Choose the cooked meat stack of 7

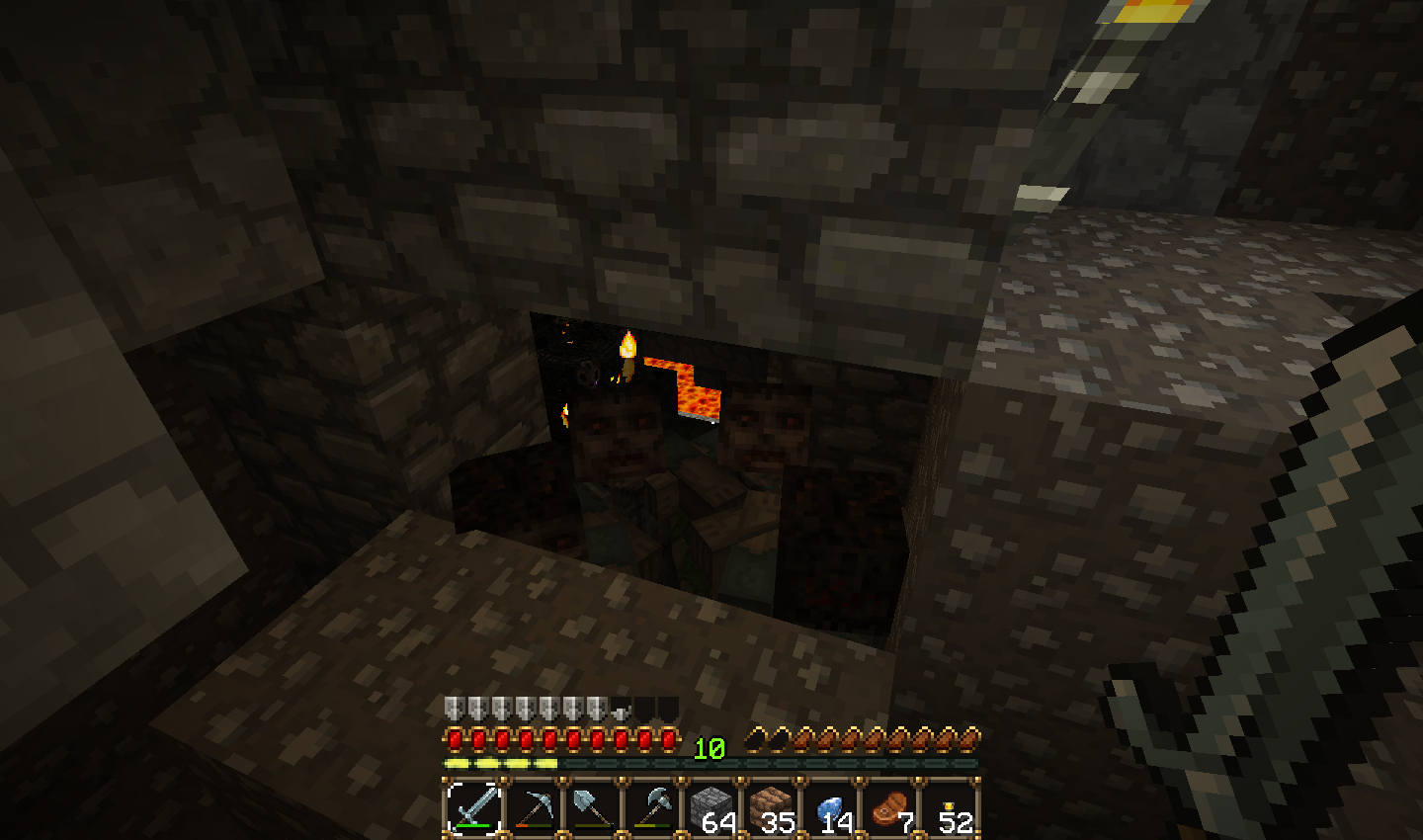click(889, 807)
